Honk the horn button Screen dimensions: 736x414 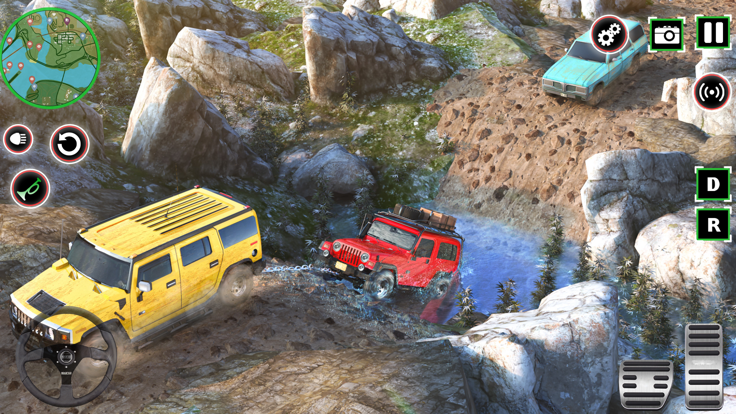pos(29,188)
